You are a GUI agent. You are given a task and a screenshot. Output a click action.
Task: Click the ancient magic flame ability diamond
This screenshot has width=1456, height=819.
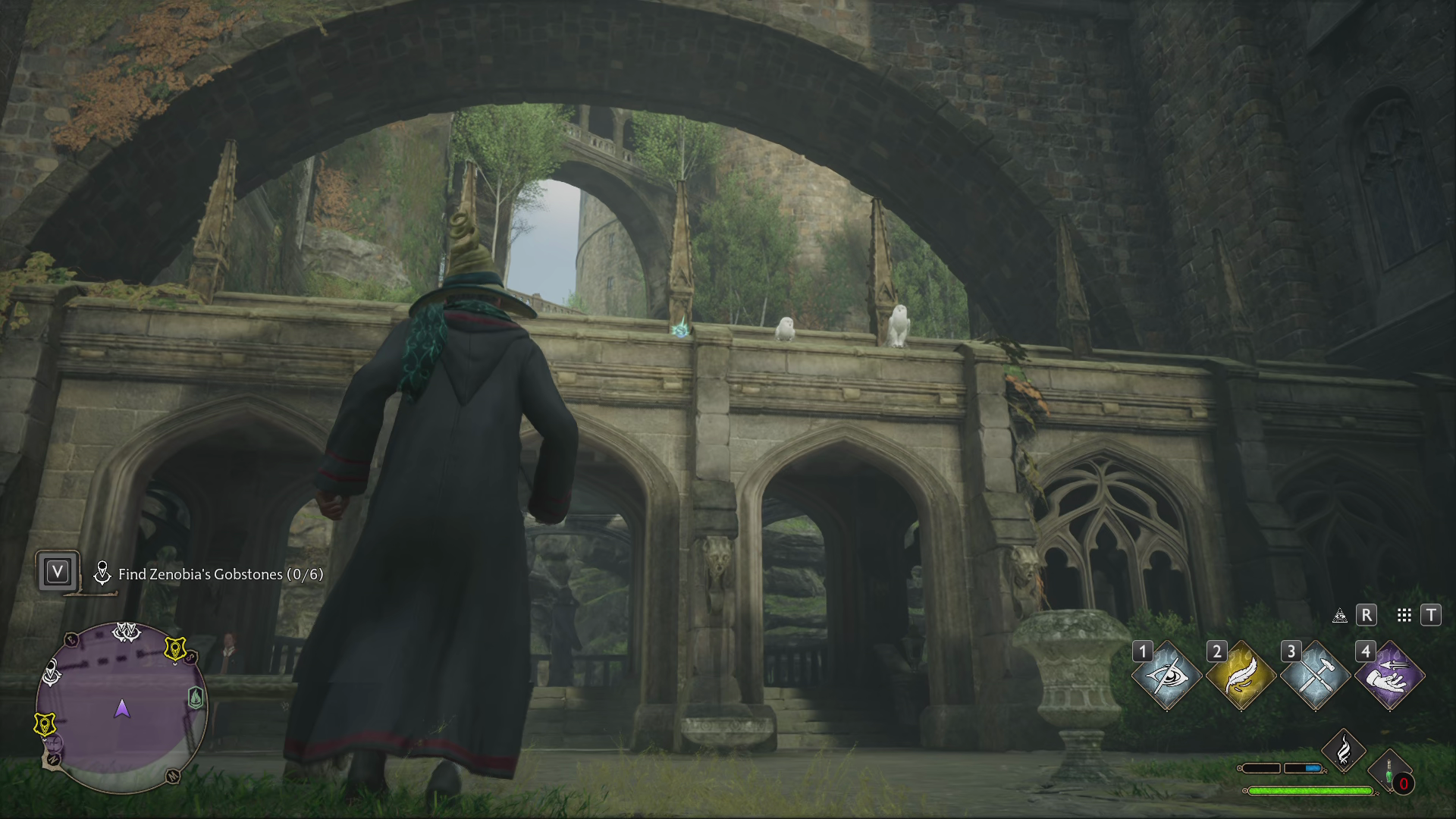click(1344, 752)
